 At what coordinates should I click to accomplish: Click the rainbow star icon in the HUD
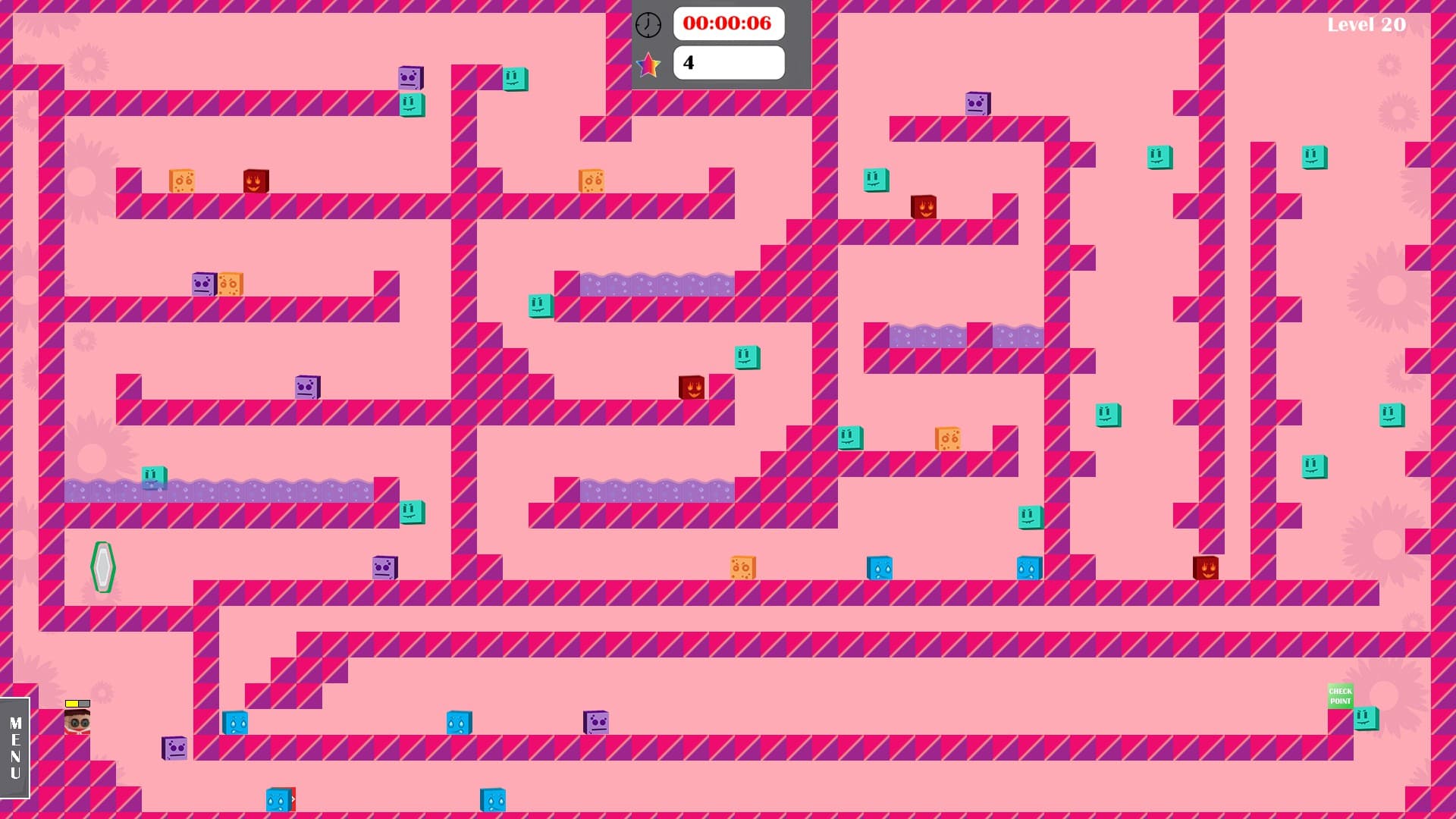(649, 64)
